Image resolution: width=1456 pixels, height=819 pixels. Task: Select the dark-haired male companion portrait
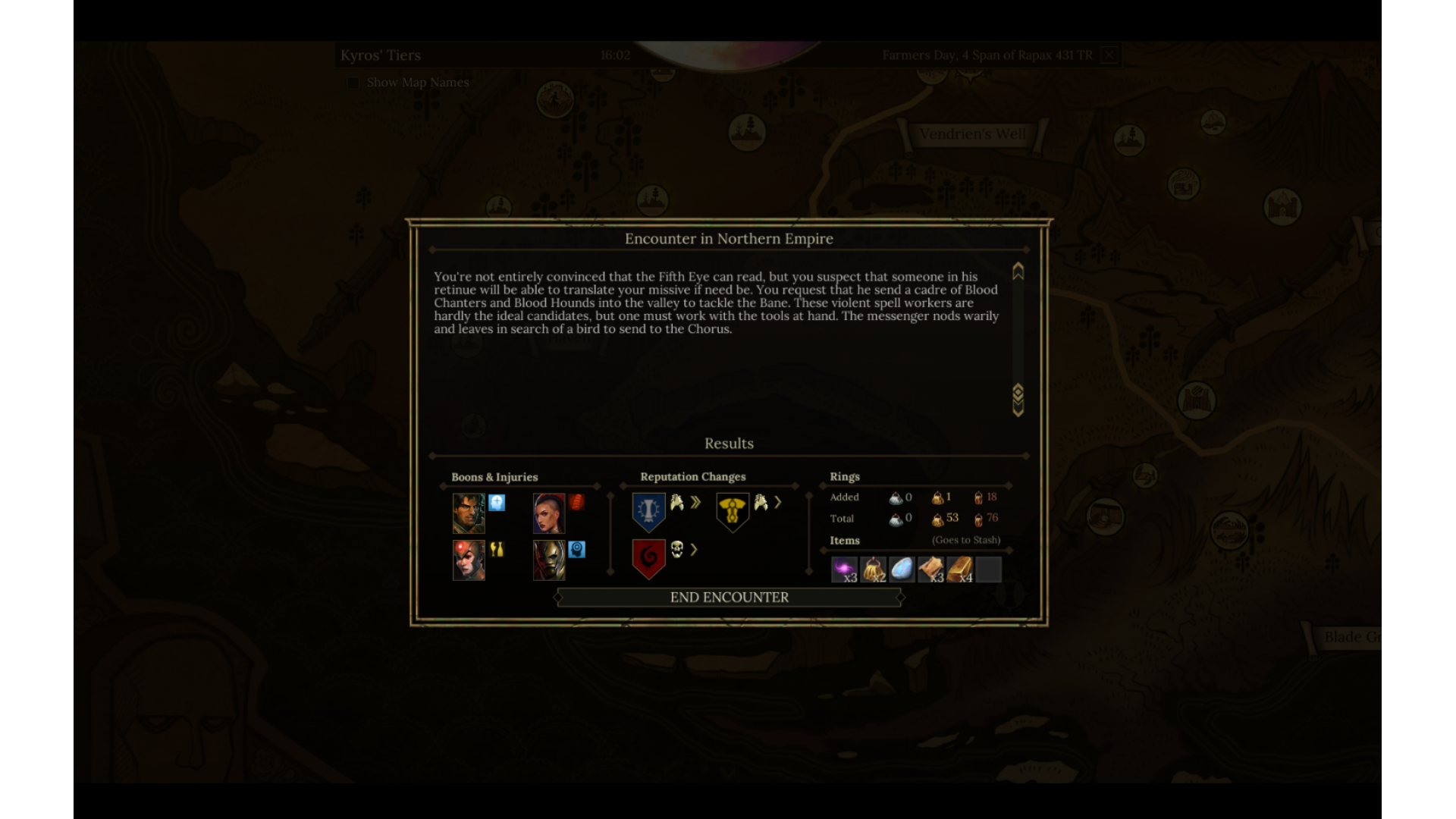click(469, 513)
